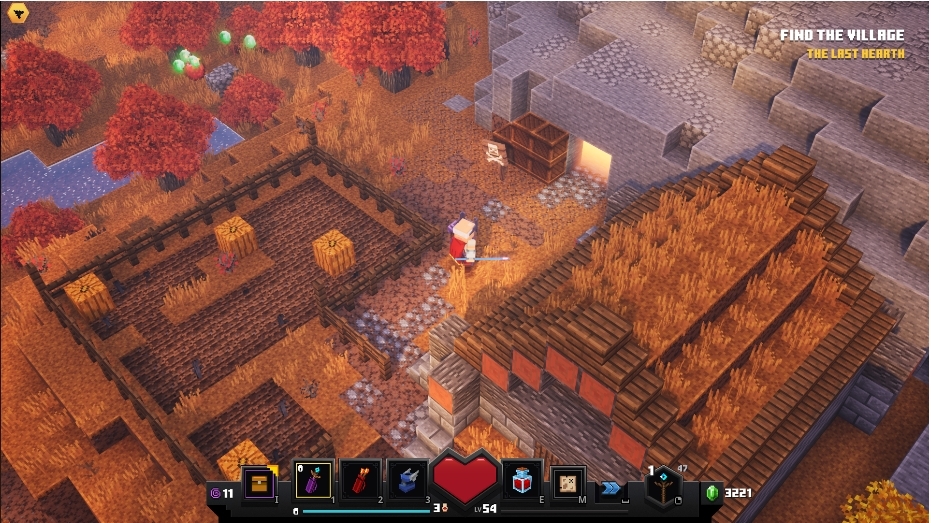
Task: Use the red fireworks arrow artifact
Action: point(361,482)
